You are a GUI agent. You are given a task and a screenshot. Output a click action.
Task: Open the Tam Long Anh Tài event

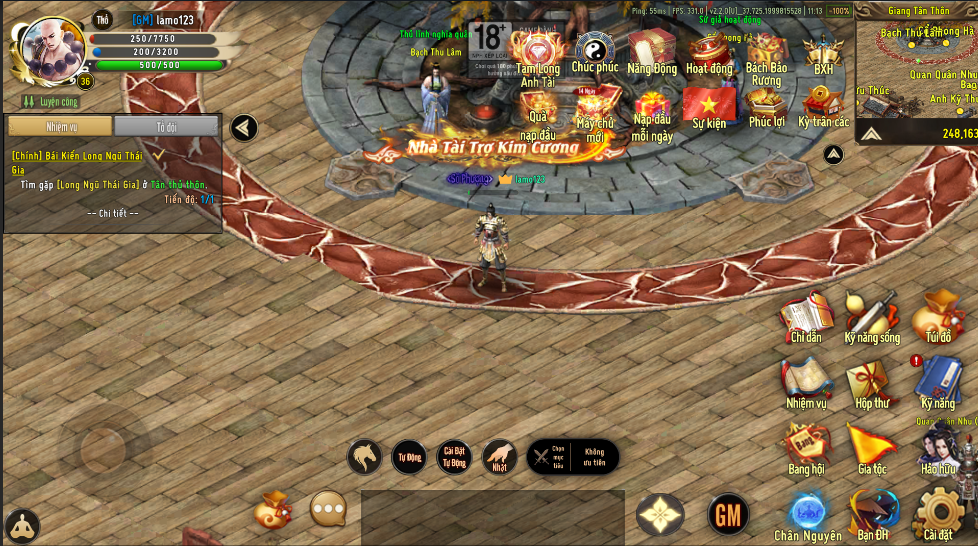[539, 55]
